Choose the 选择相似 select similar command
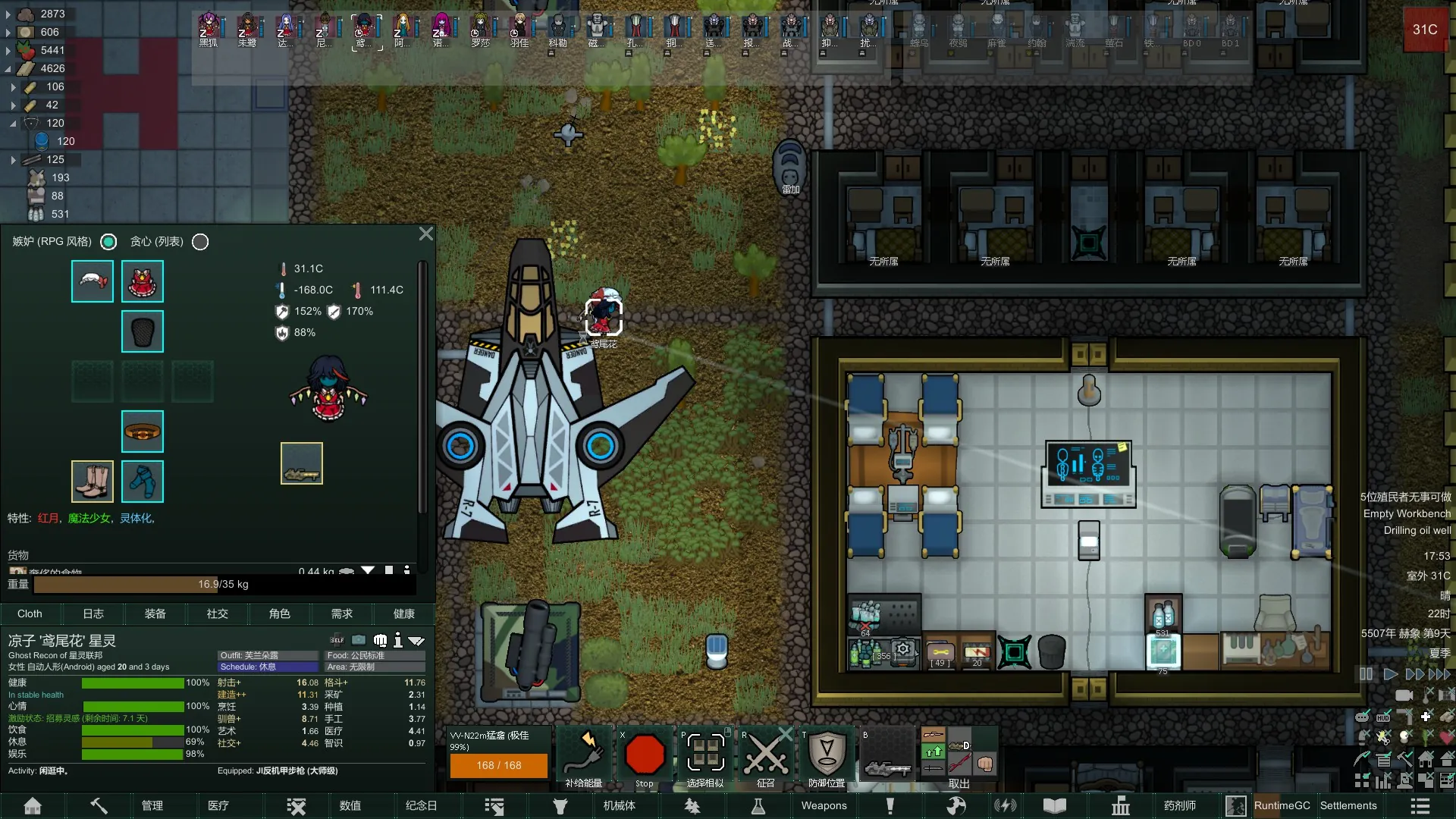 tap(705, 756)
